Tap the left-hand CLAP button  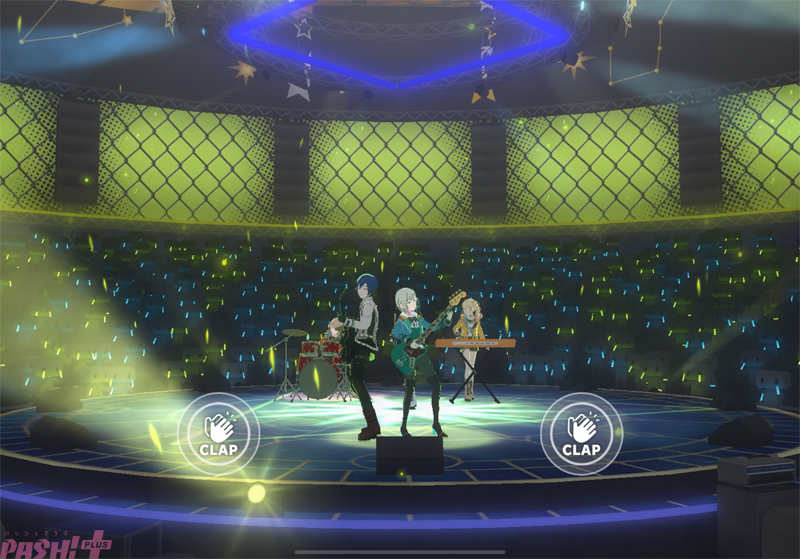tap(218, 434)
